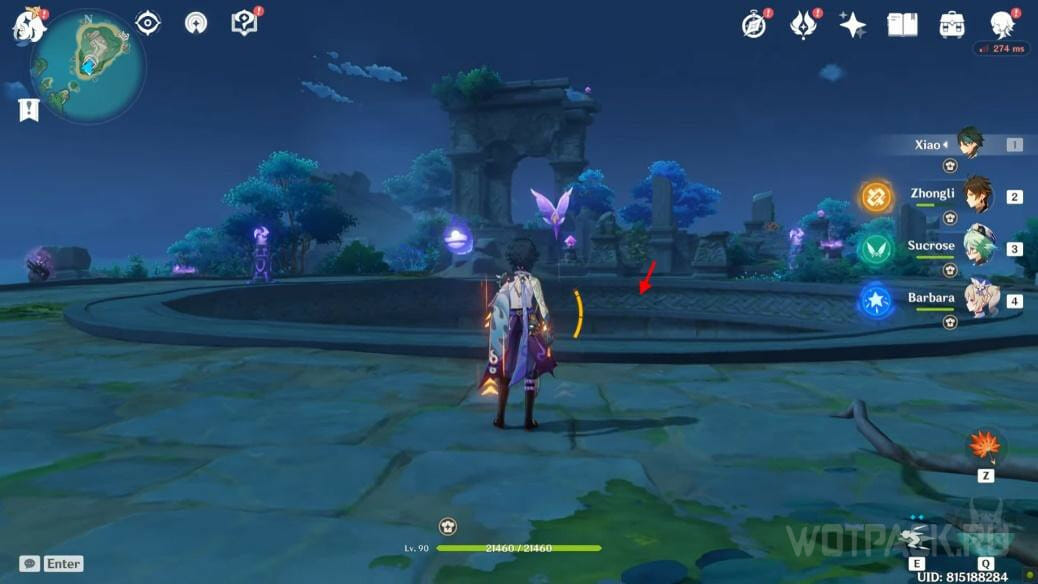Image resolution: width=1038 pixels, height=584 pixels.
Task: Activate Sucrose's green Anemo burst icon
Action: (877, 249)
